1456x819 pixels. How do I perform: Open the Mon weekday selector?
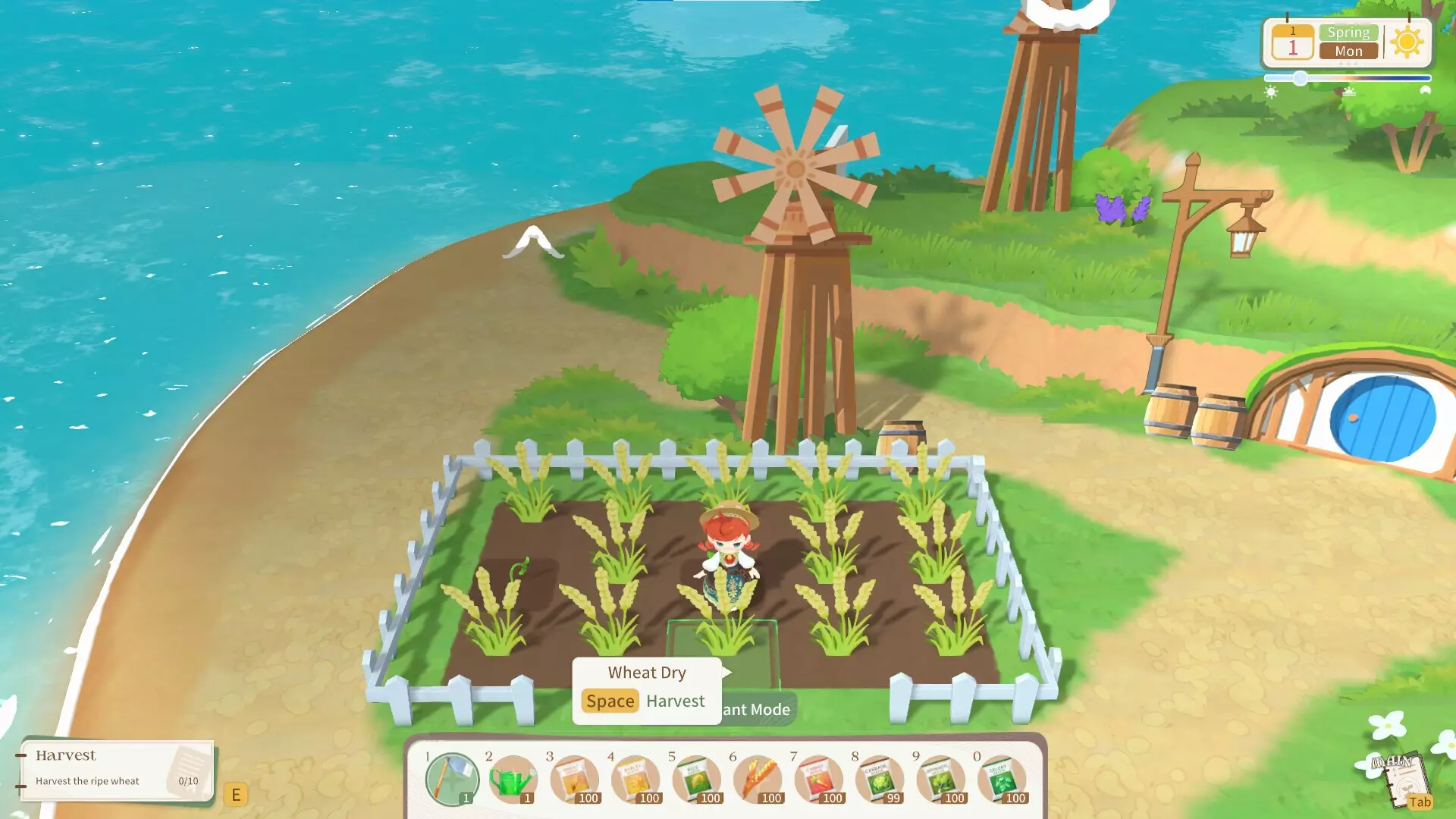[x=1348, y=52]
